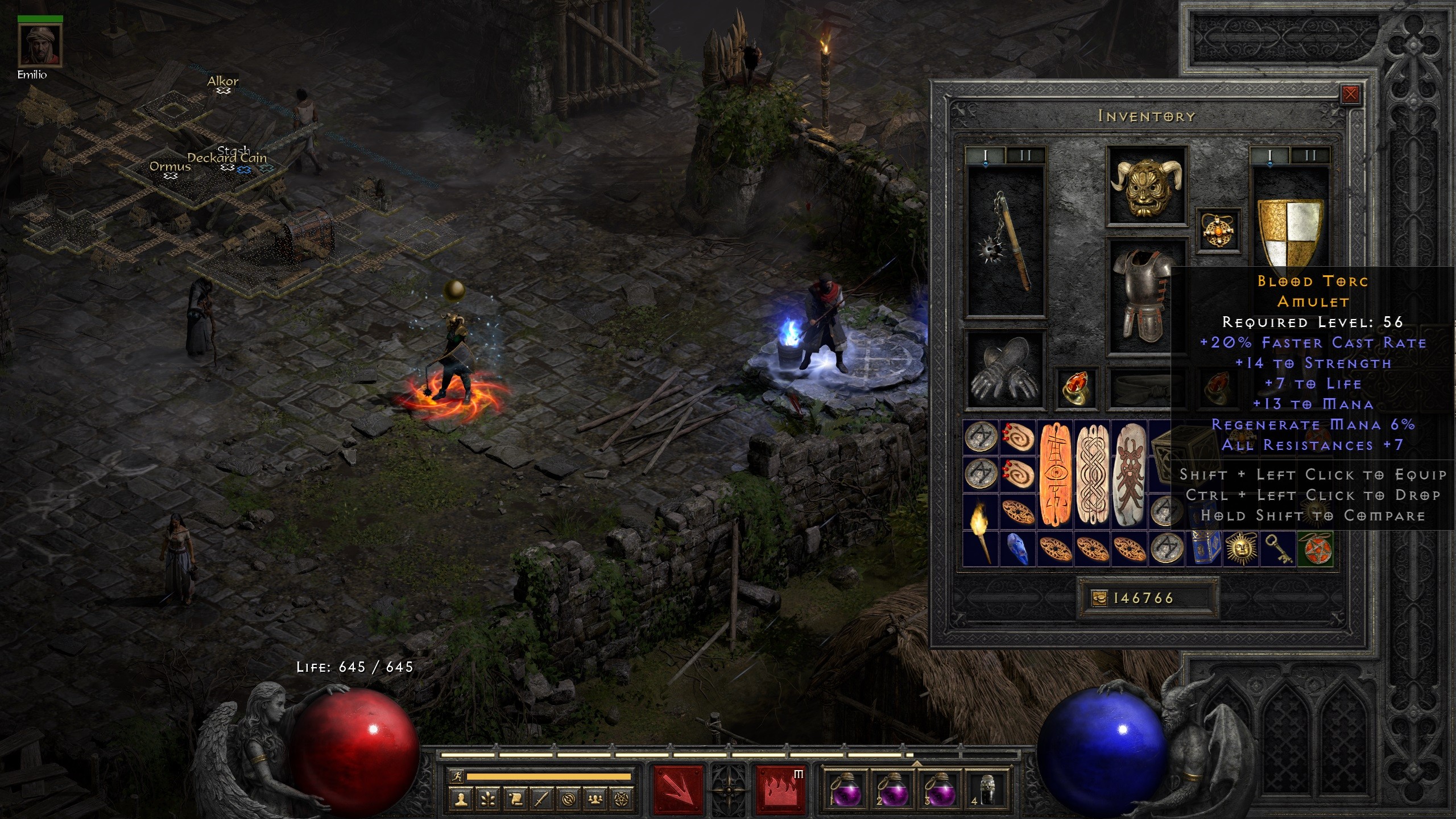
Task: Use the purple potion in belt slot 1
Action: pyautogui.click(x=844, y=790)
